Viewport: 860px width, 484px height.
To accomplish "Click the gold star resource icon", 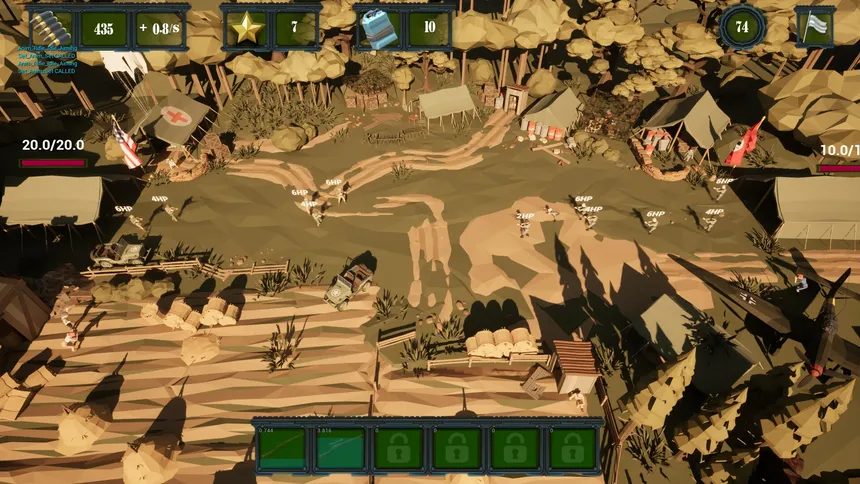I will [x=246, y=29].
